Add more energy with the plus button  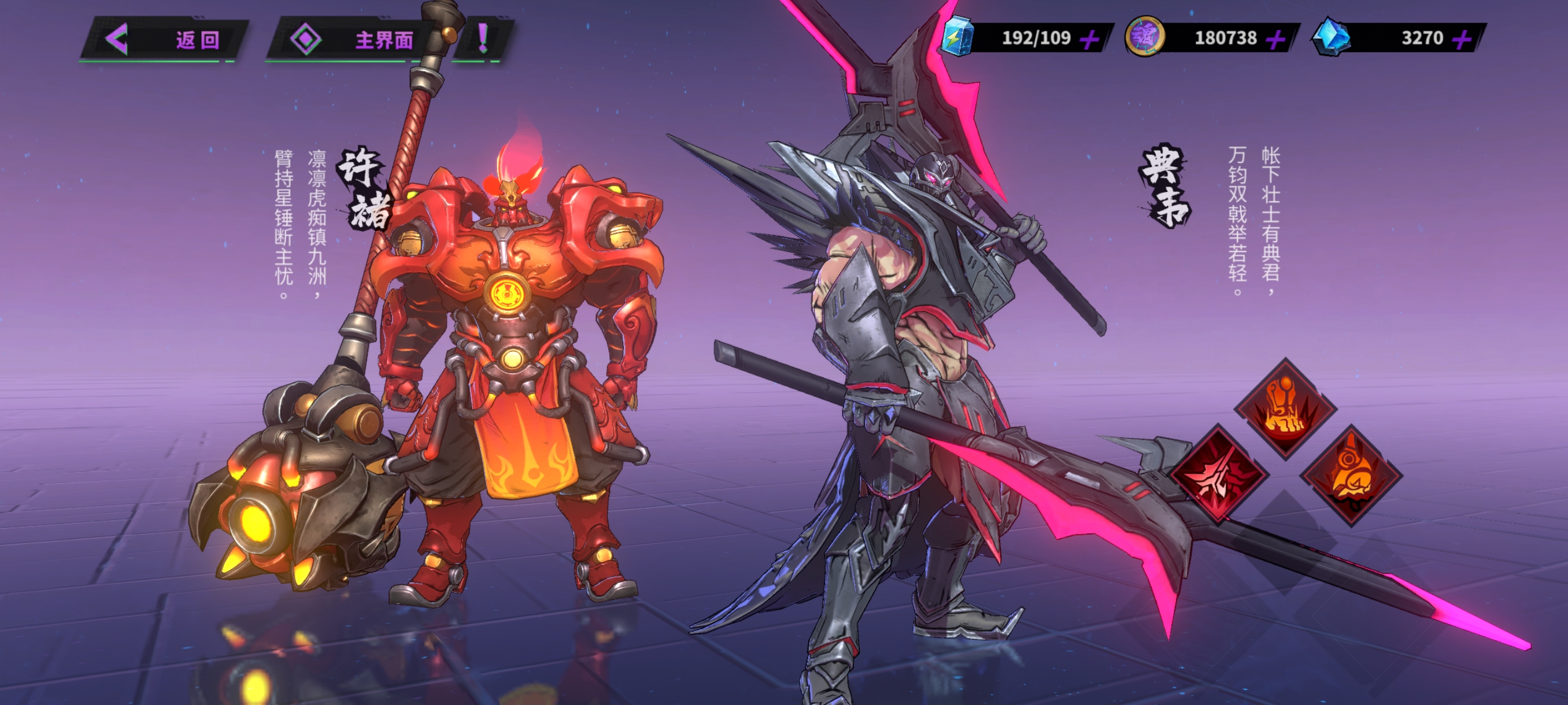1090,39
